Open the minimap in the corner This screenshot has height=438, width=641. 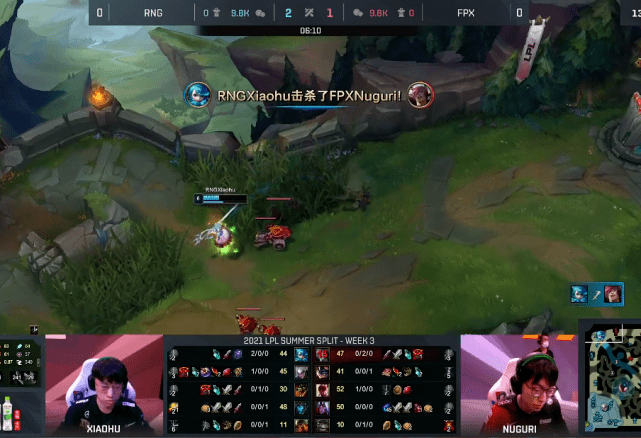[612, 385]
